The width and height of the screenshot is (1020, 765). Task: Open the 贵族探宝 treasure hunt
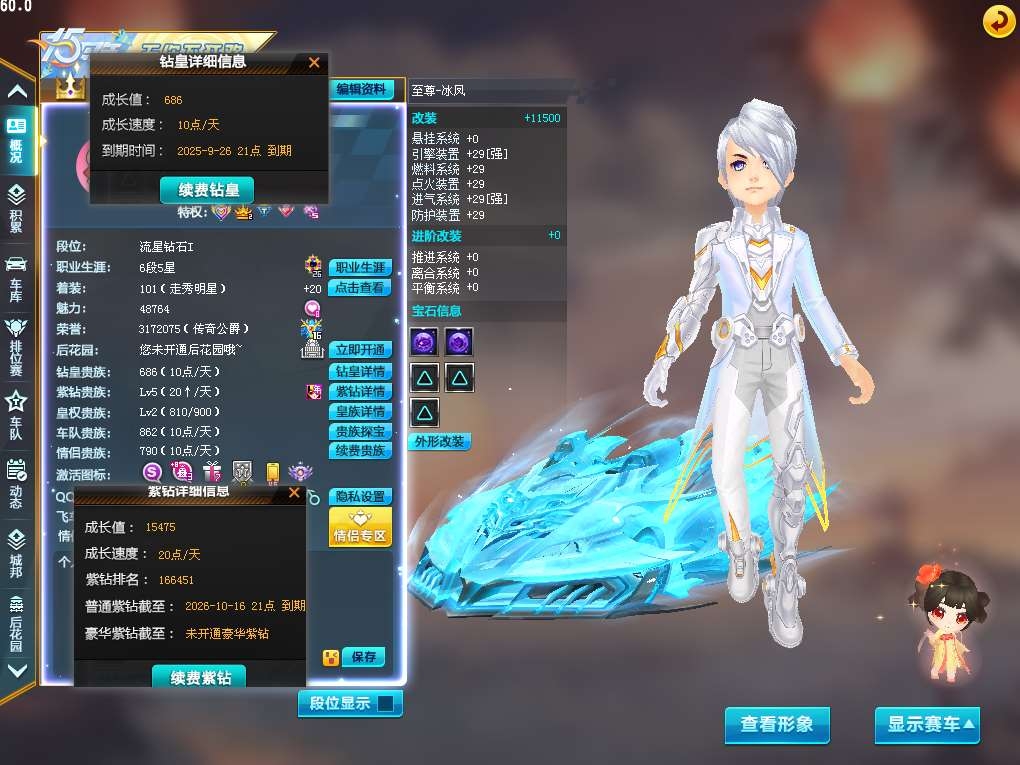tap(360, 432)
